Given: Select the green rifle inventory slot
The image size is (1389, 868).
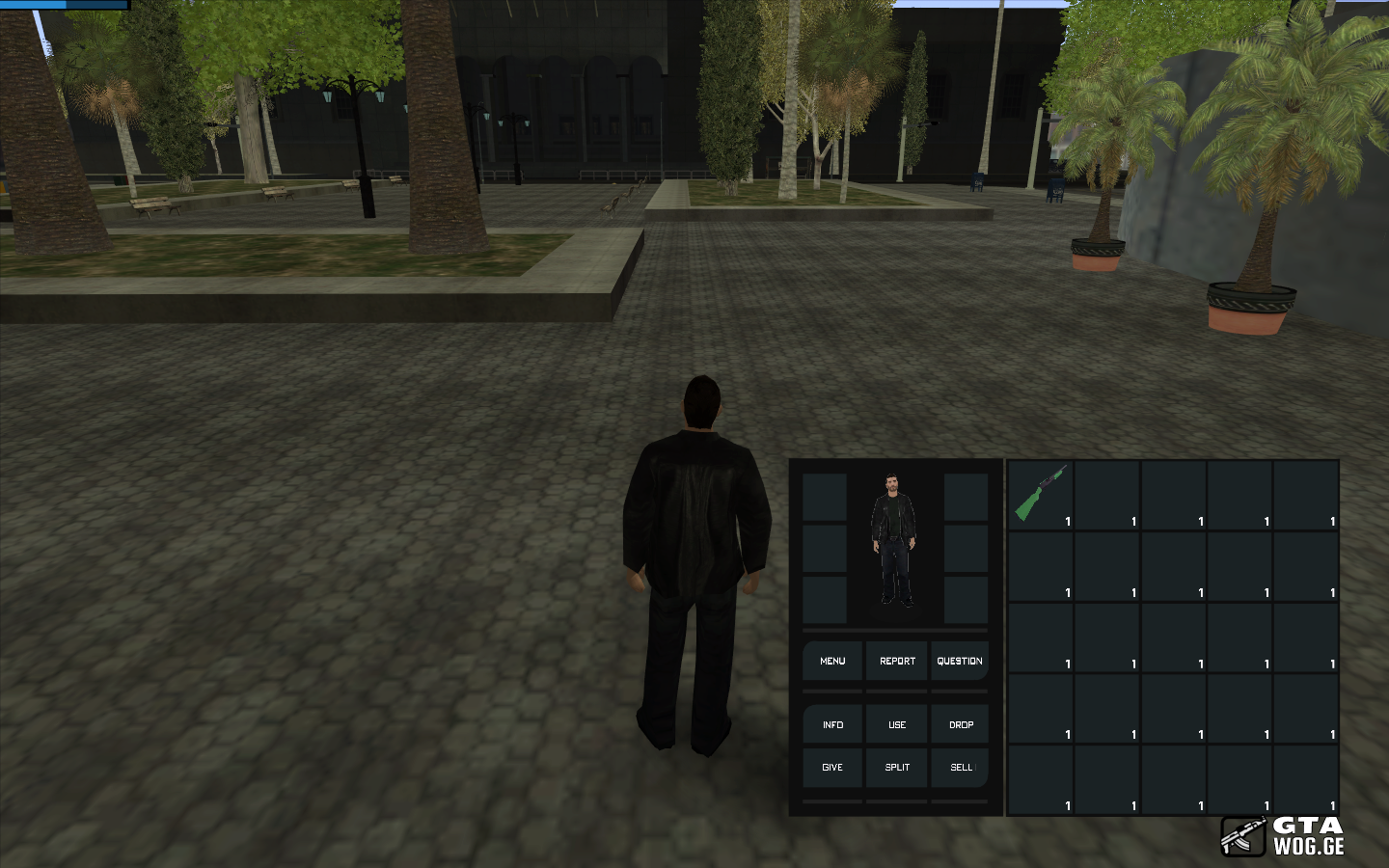Looking at the screenshot, I should tap(1041, 495).
